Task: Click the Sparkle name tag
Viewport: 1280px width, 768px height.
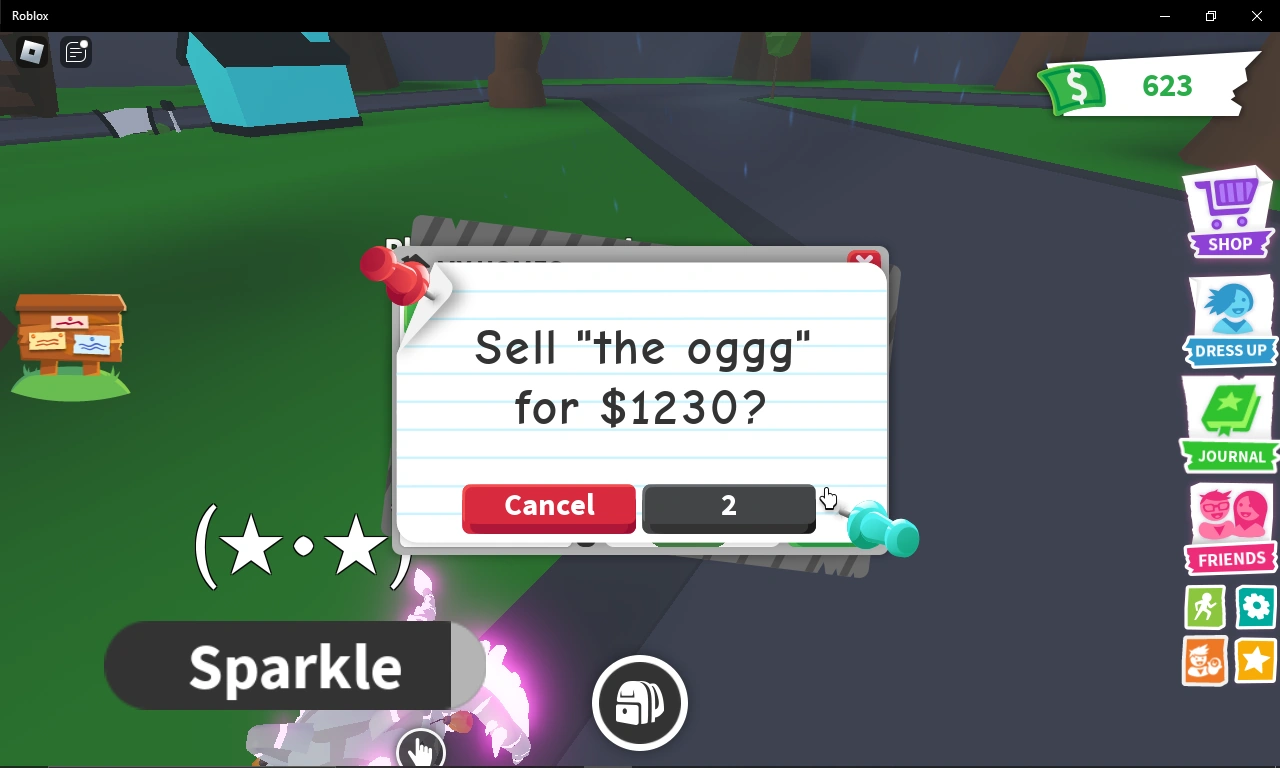Action: pos(295,665)
